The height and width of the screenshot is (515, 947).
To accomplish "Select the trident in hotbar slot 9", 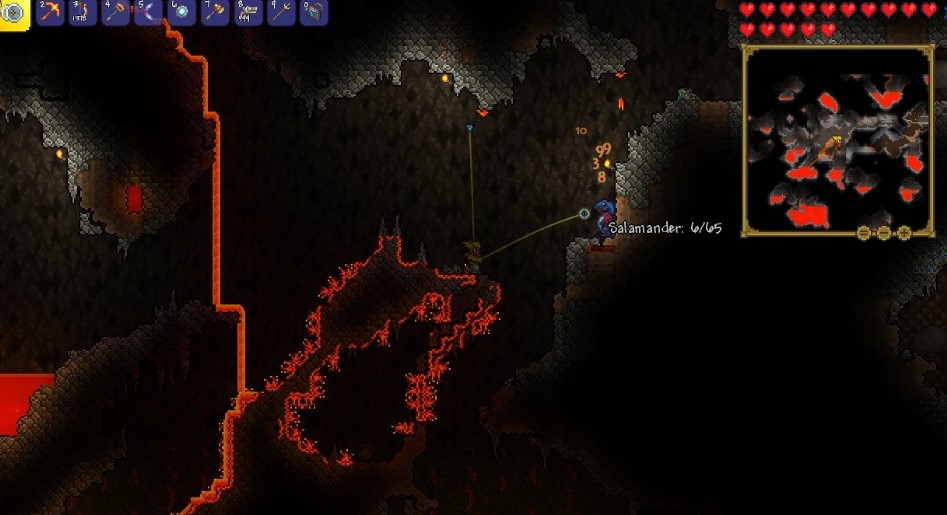I will [x=281, y=12].
